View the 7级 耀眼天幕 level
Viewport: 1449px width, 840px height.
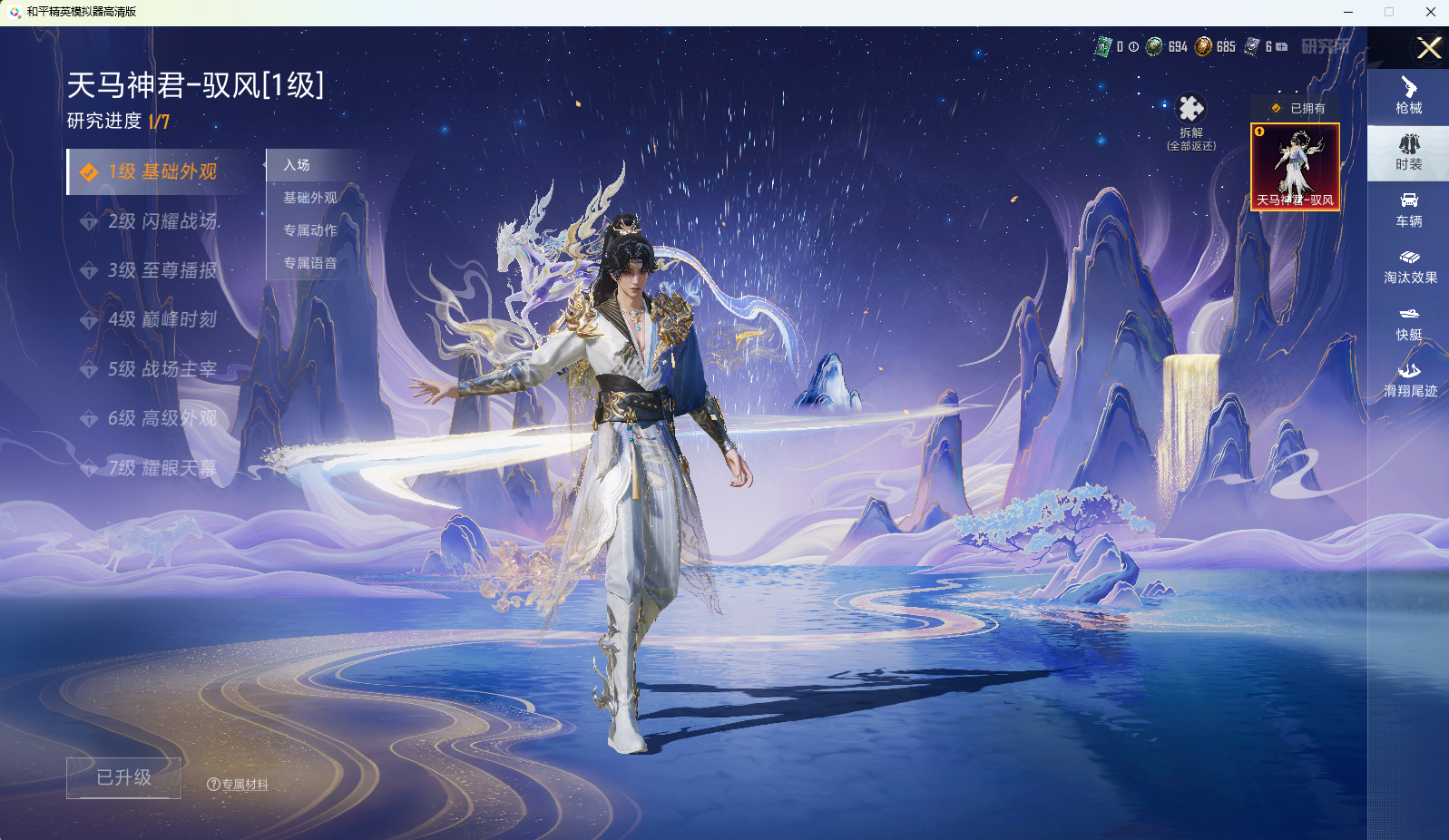(x=162, y=468)
